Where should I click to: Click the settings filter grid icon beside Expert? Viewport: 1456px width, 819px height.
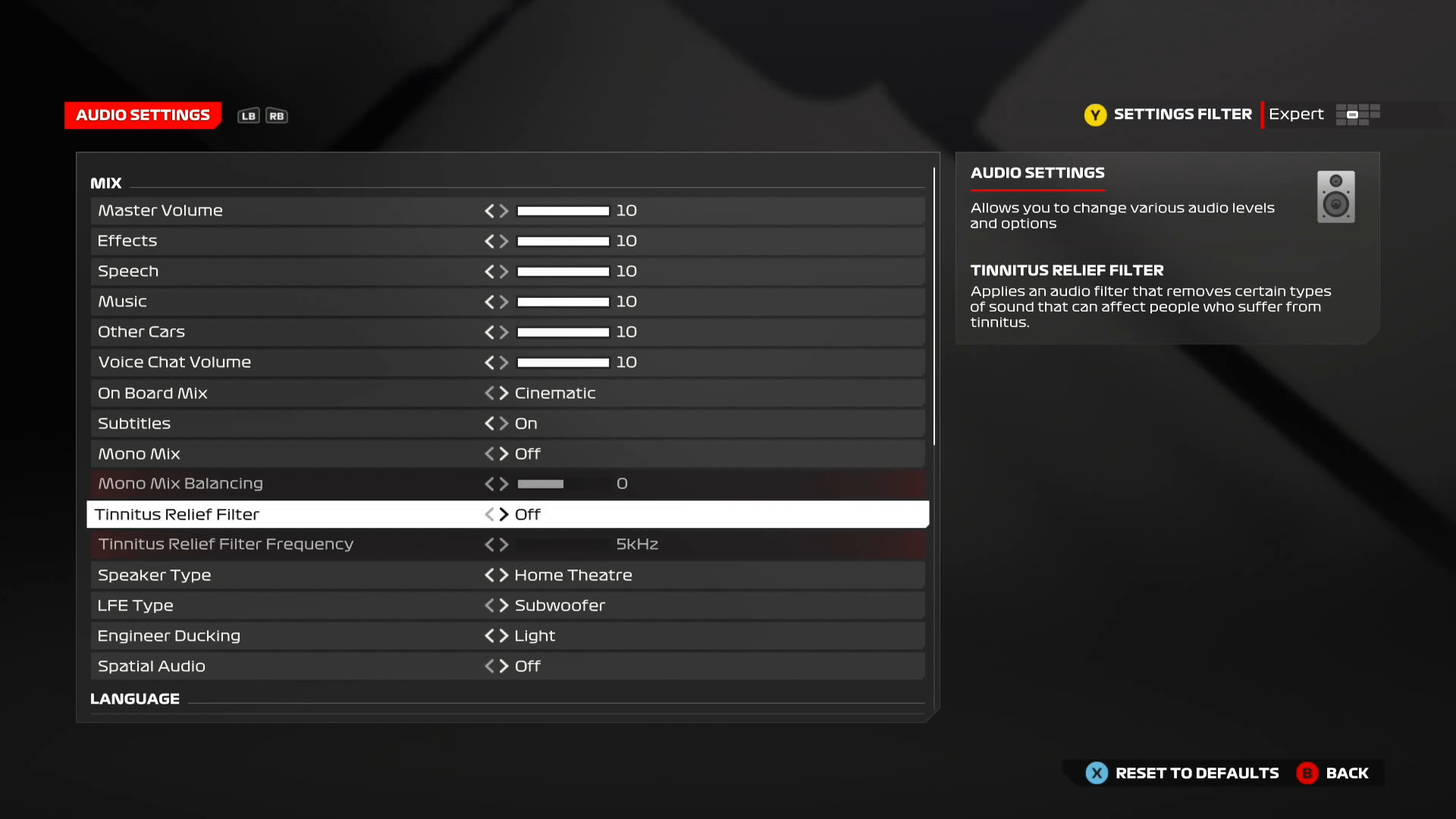(x=1357, y=115)
